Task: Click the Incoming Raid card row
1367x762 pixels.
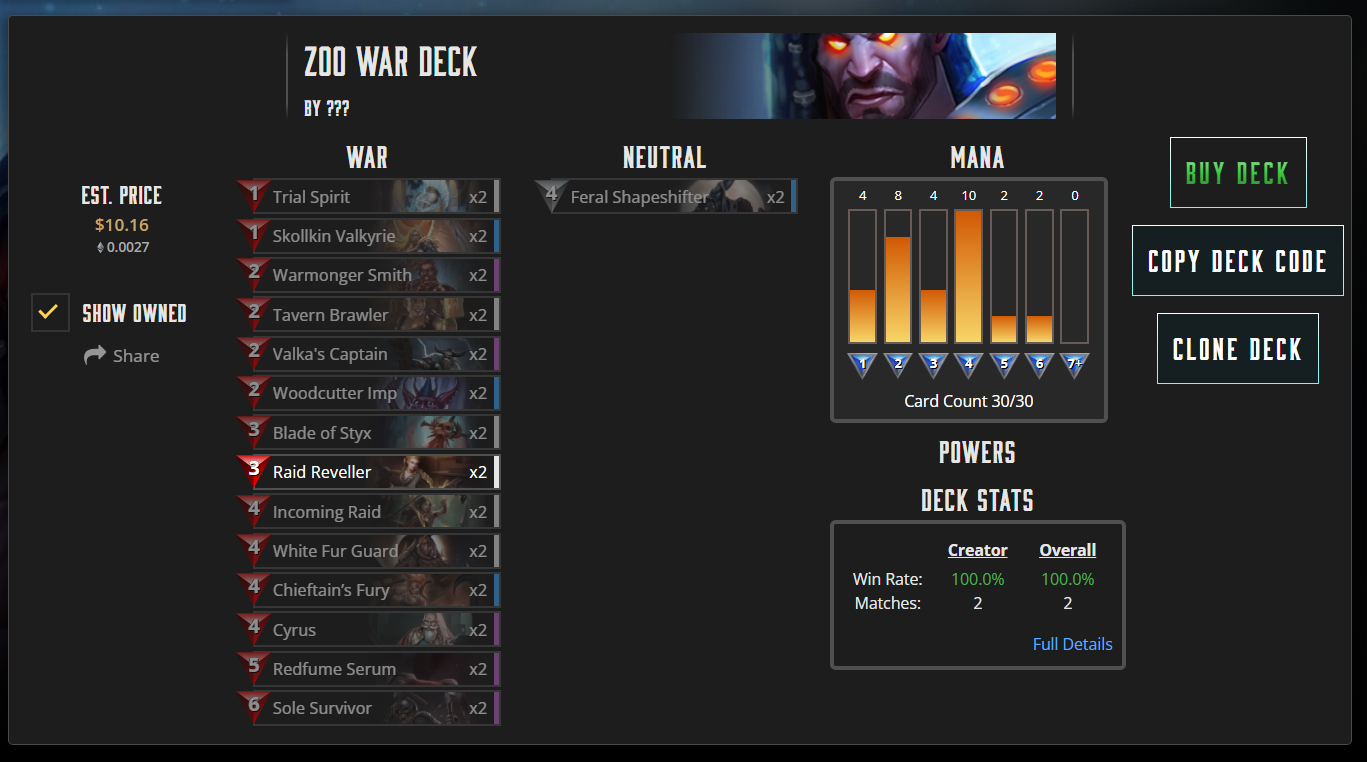Action: (370, 512)
